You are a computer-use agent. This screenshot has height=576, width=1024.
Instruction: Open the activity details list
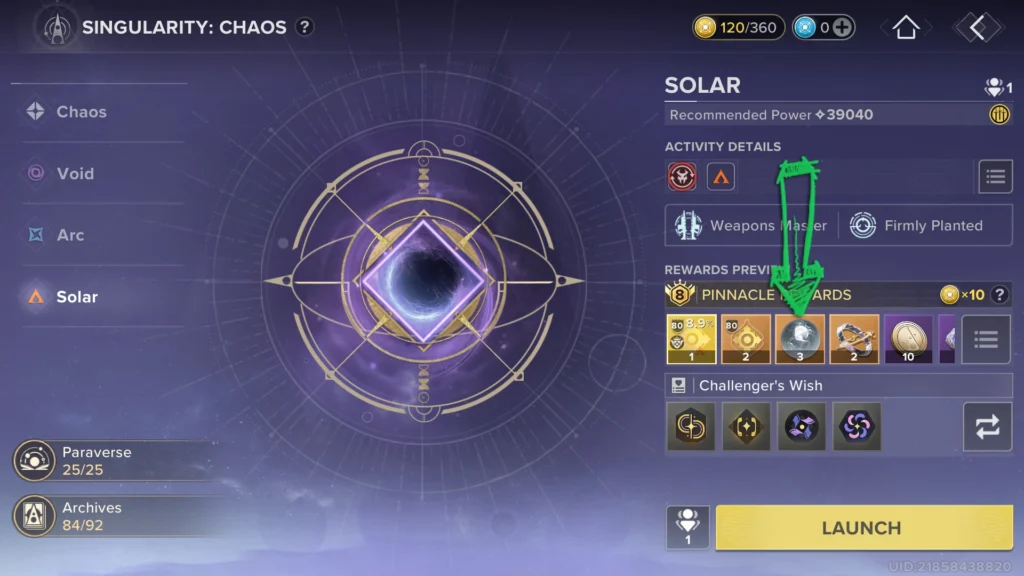(994, 177)
